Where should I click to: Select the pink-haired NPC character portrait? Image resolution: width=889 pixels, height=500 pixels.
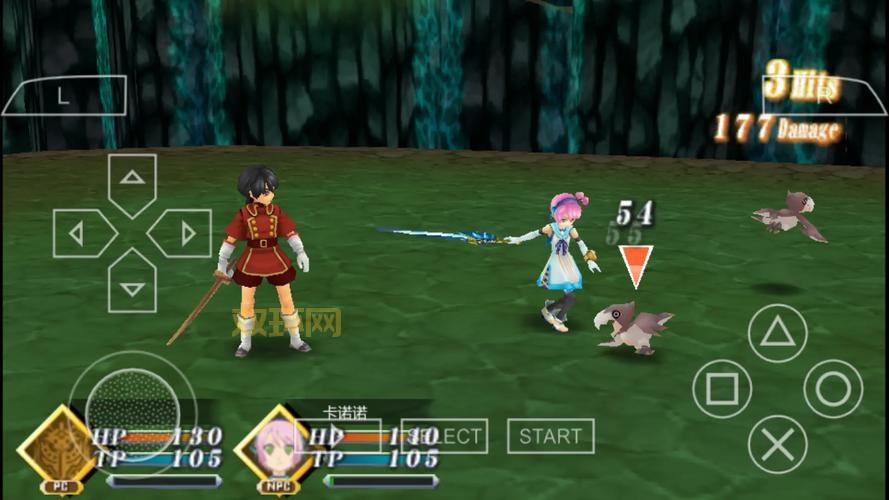pyautogui.click(x=272, y=445)
